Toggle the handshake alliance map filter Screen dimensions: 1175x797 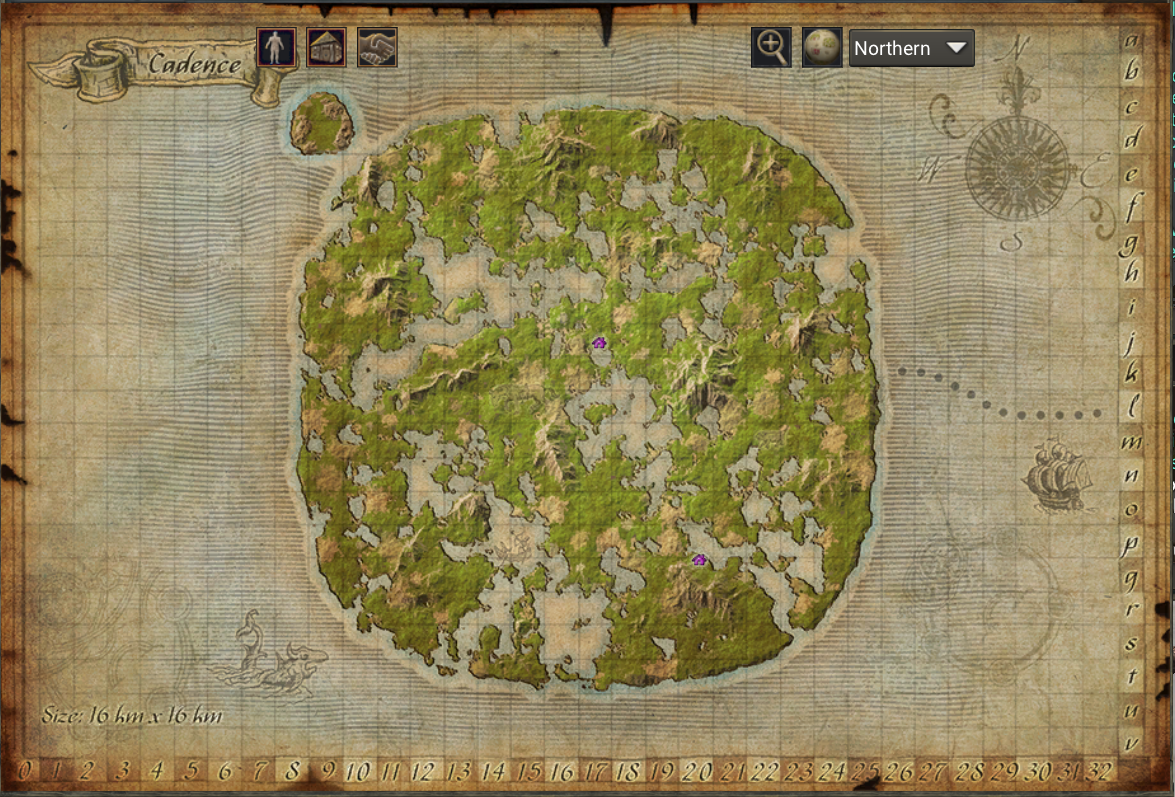pyautogui.click(x=377, y=47)
